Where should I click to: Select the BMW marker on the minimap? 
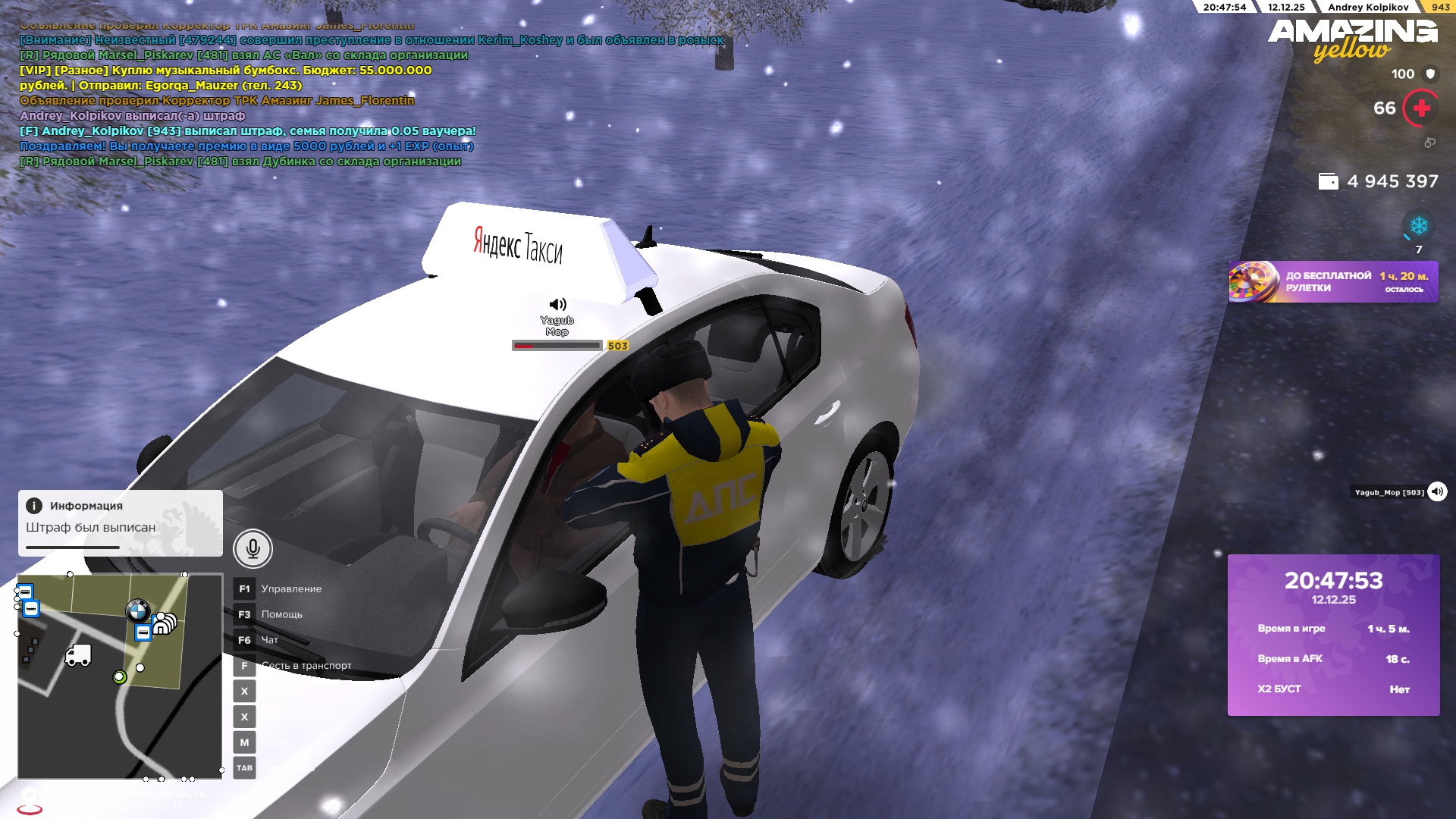(x=137, y=610)
